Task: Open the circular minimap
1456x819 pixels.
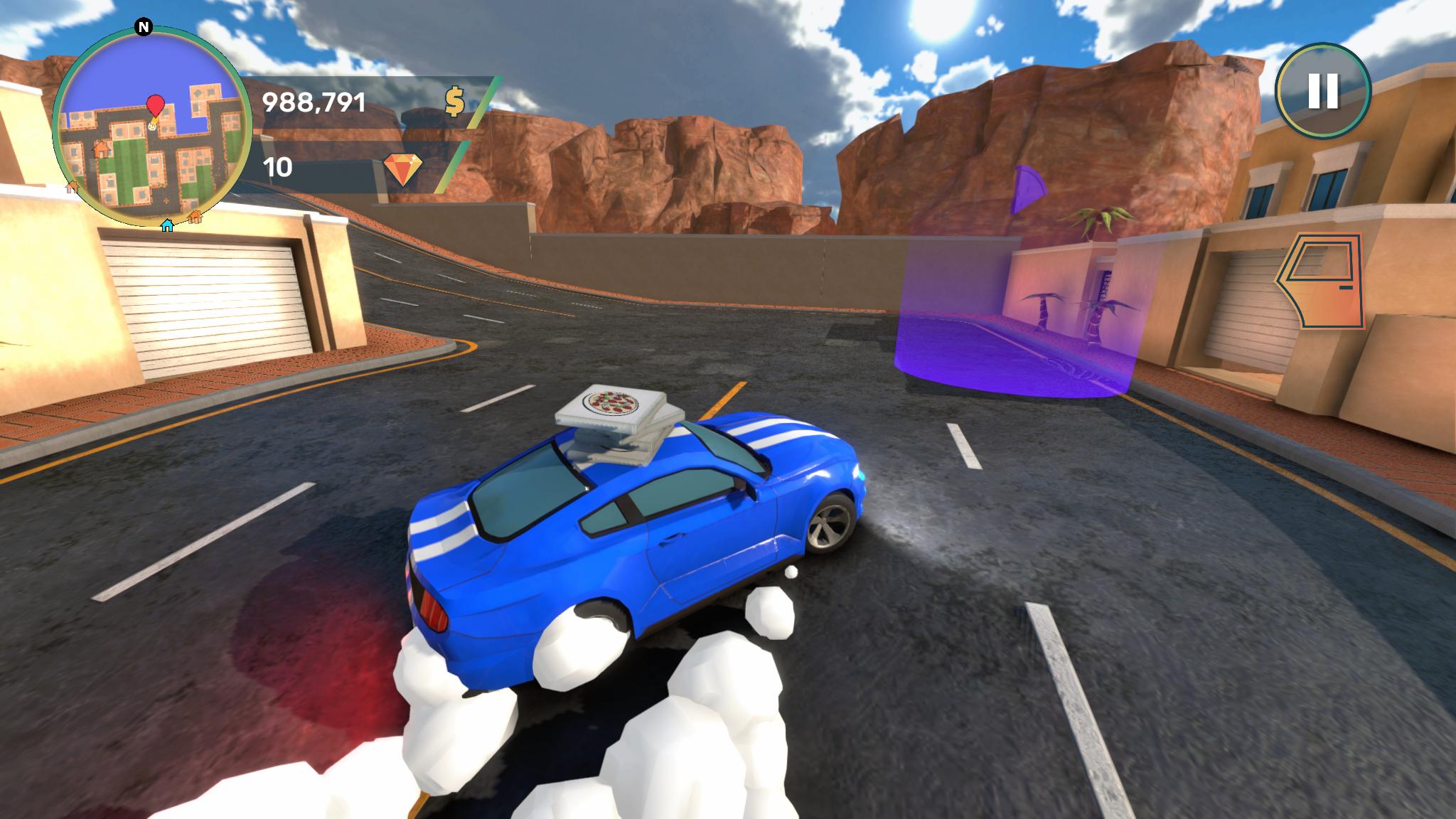Action: [151, 128]
